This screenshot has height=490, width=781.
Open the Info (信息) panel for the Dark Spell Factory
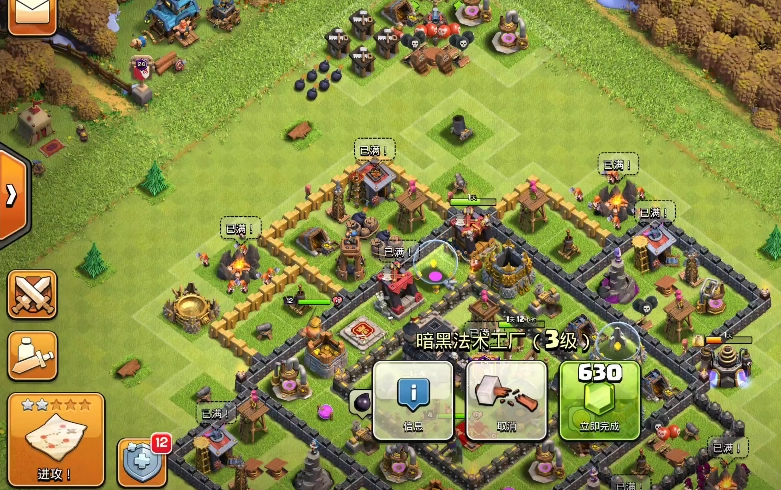click(412, 400)
